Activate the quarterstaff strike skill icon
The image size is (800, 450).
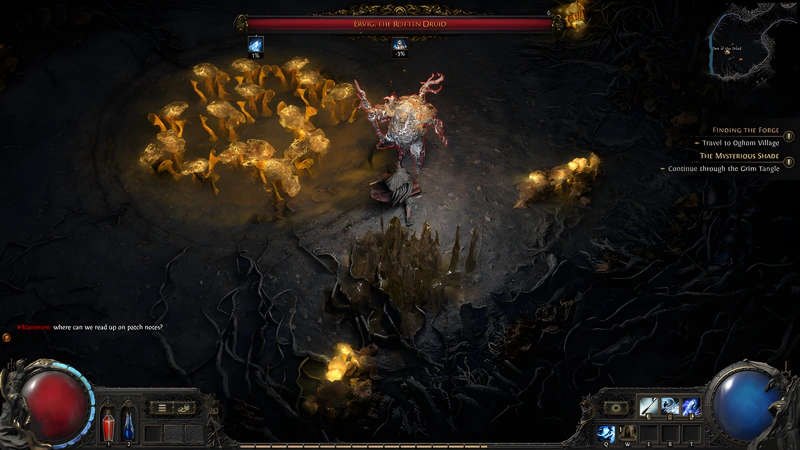click(x=649, y=406)
